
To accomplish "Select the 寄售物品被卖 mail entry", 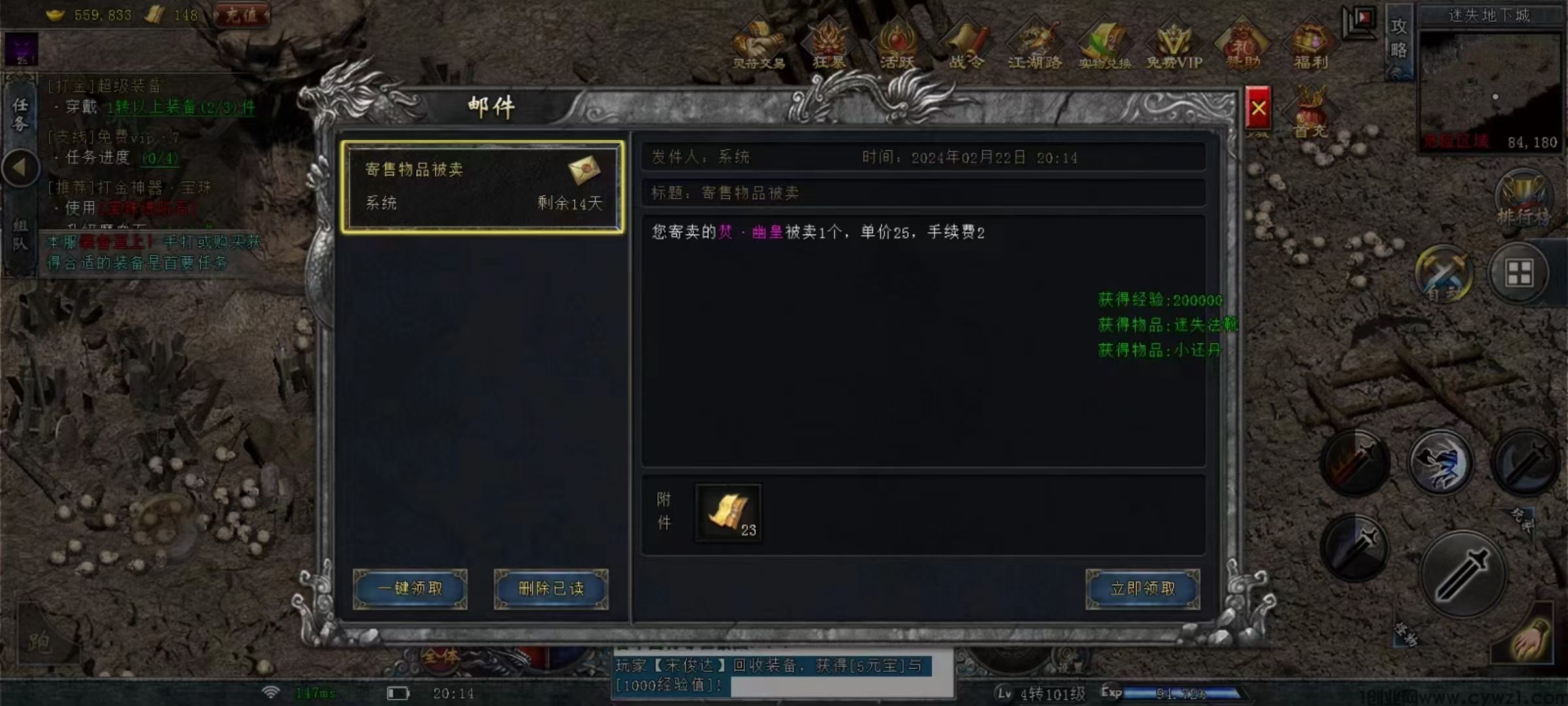I will point(482,187).
